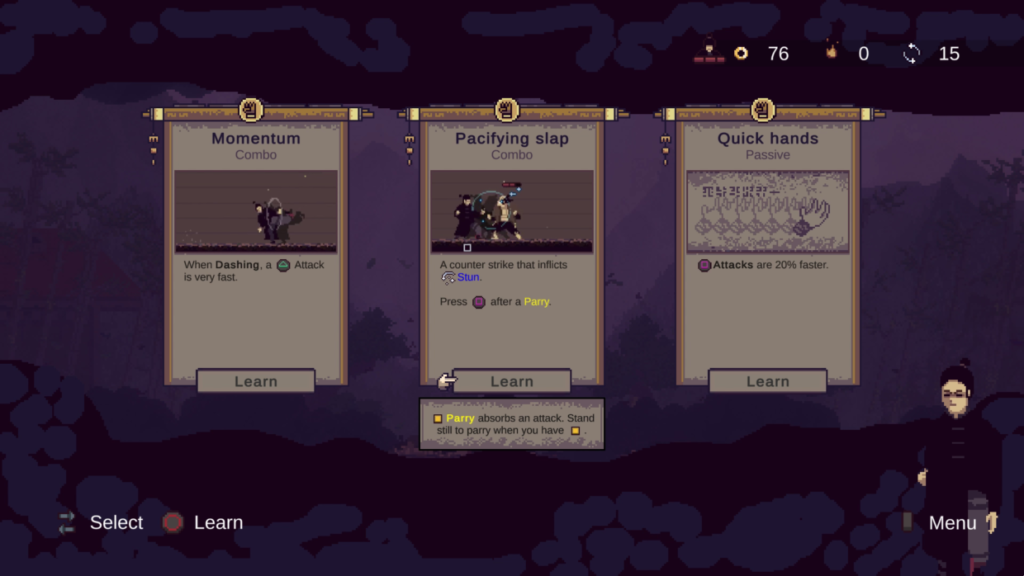This screenshot has width=1024, height=576.
Task: Learn the Momentum combo skill
Action: tap(256, 381)
